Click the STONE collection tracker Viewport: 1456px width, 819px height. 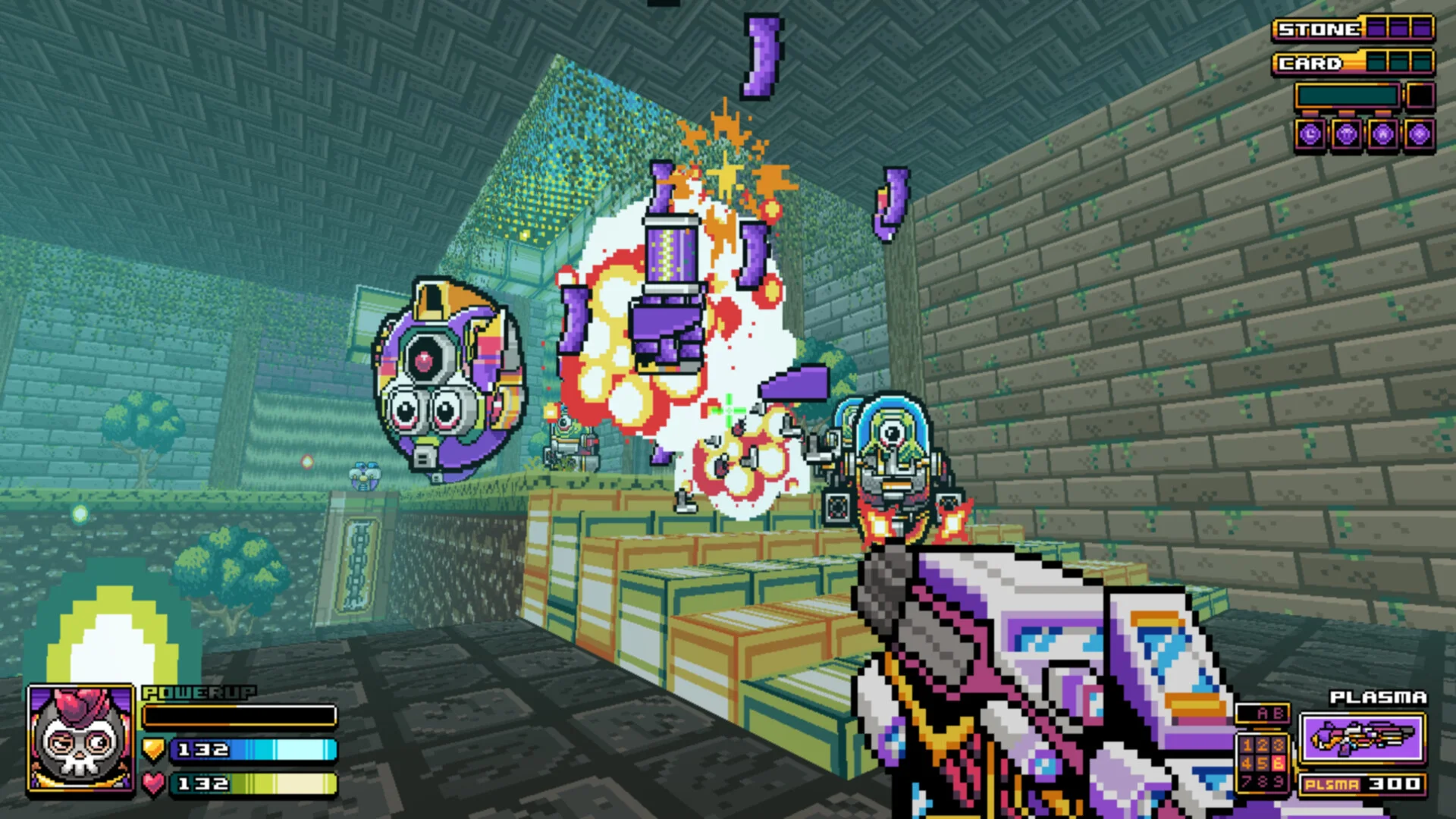[1353, 30]
